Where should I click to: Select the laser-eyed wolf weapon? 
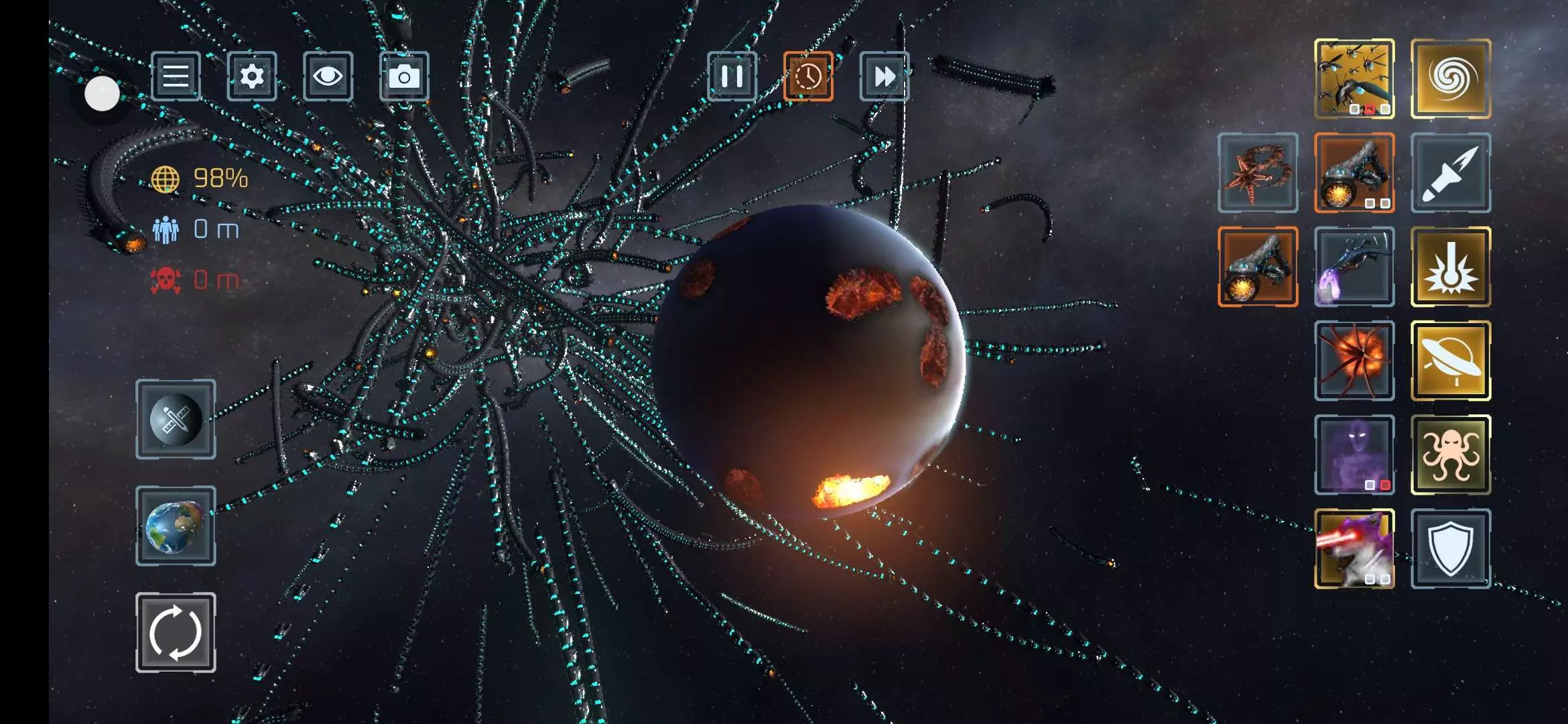1354,548
